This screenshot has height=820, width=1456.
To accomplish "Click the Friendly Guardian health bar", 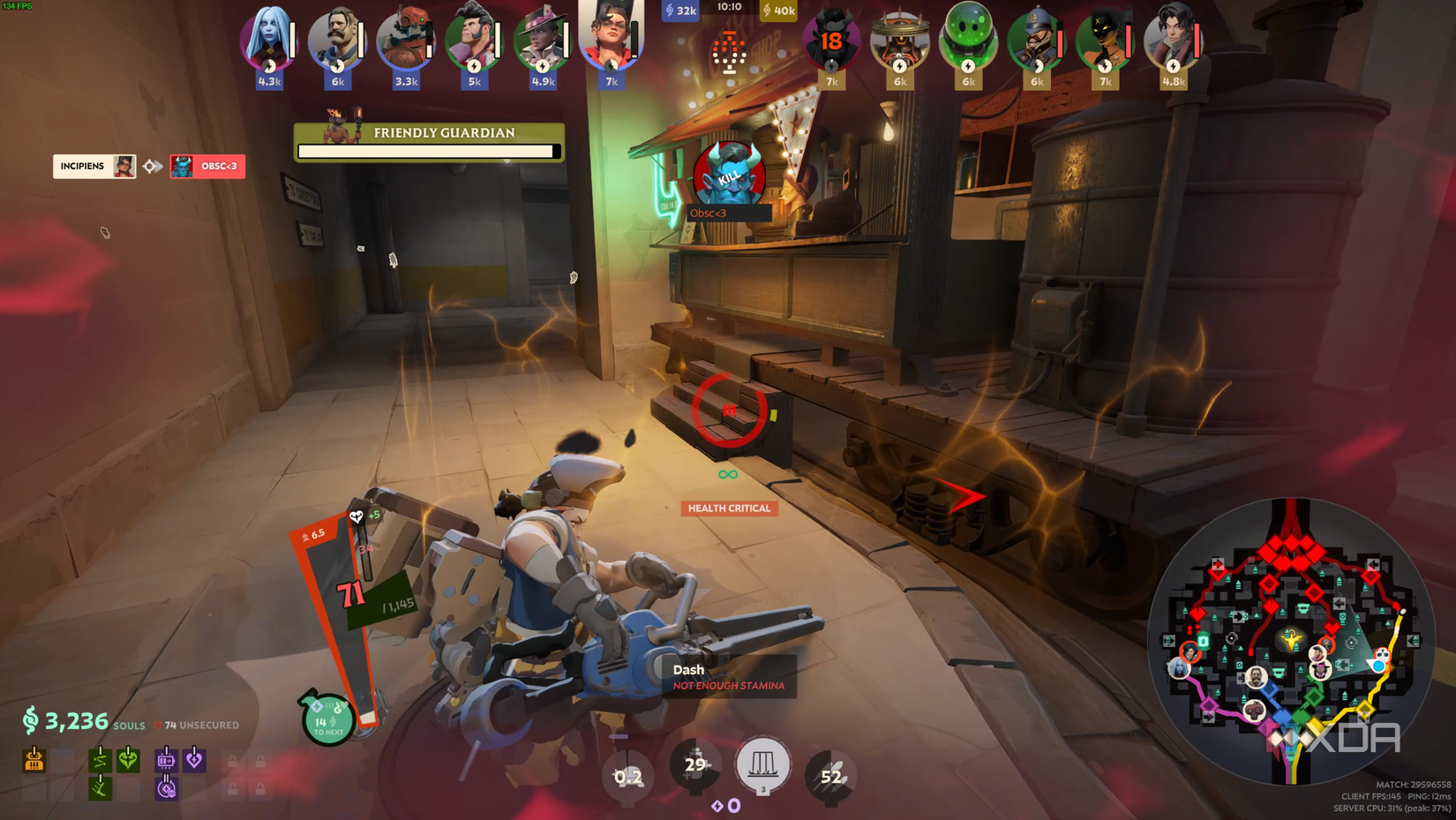I will point(429,151).
